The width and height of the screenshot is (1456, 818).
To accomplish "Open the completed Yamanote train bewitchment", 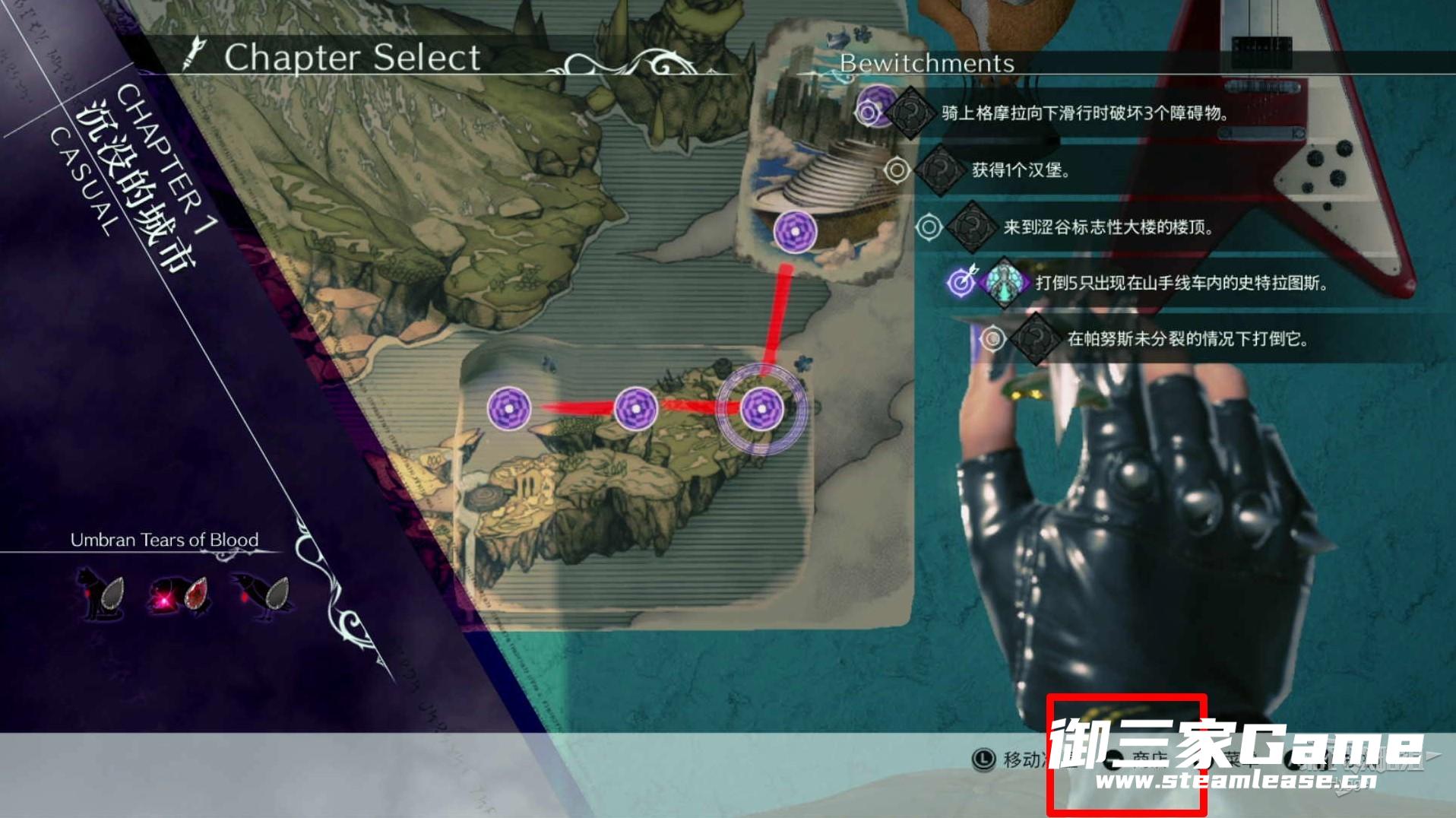I will click(1181, 283).
